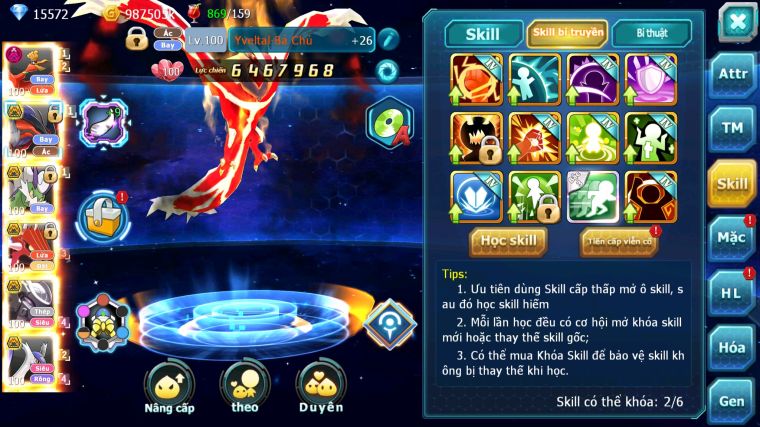
Task: Select the Hóa side tab
Action: click(x=732, y=347)
